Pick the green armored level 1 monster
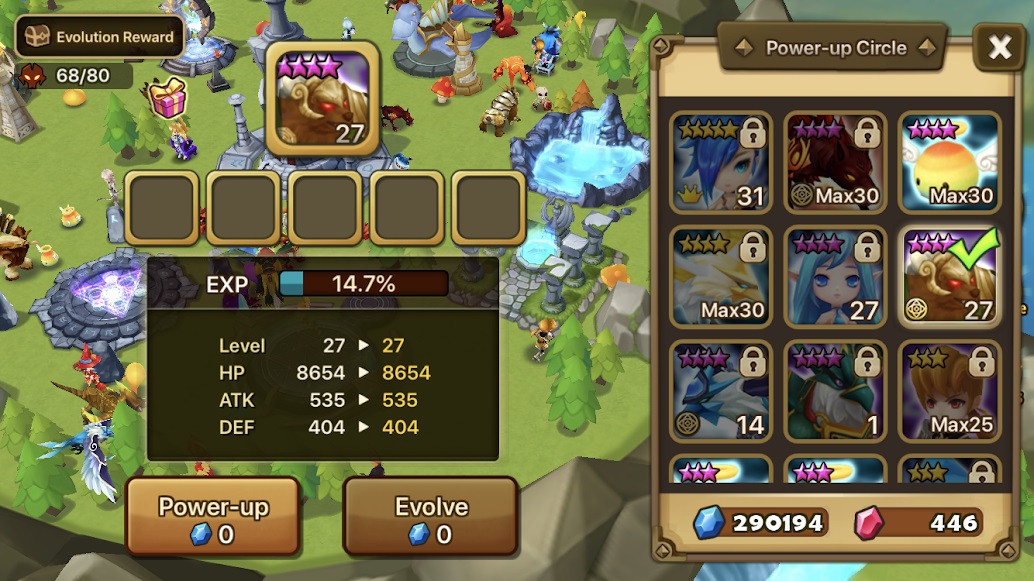 (835, 391)
